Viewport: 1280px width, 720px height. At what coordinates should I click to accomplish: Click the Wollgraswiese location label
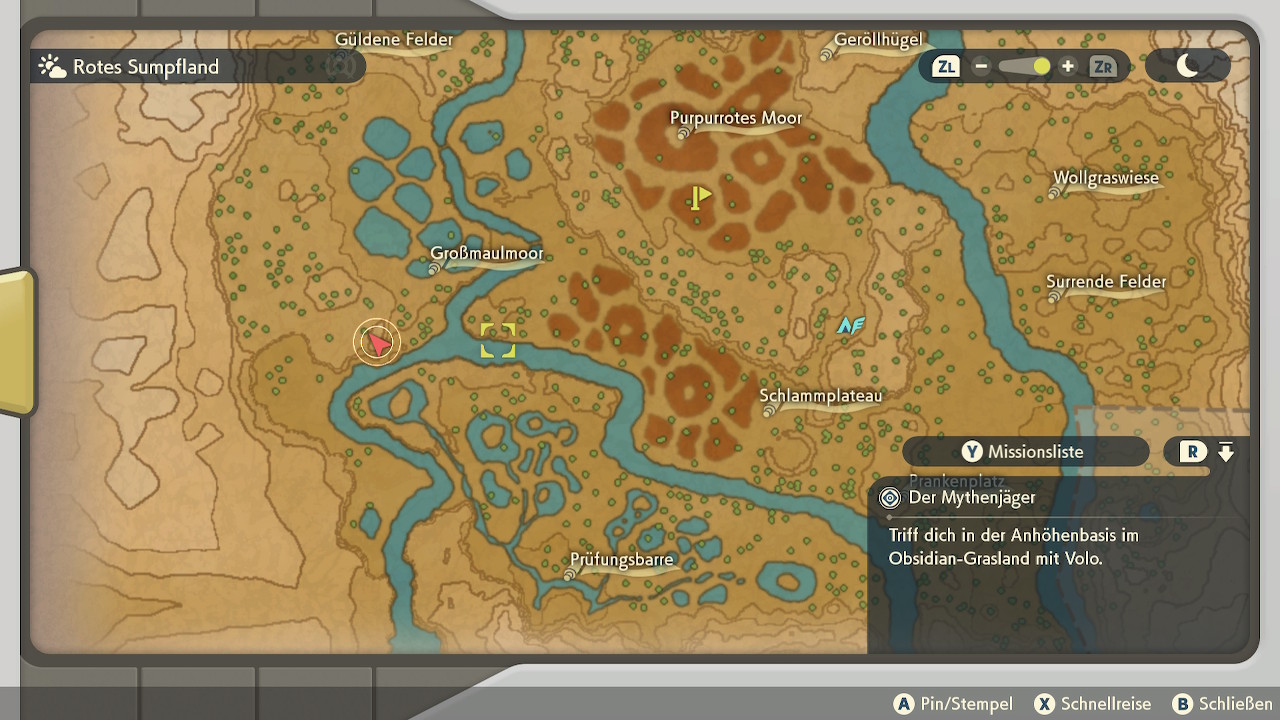pyautogui.click(x=1105, y=179)
